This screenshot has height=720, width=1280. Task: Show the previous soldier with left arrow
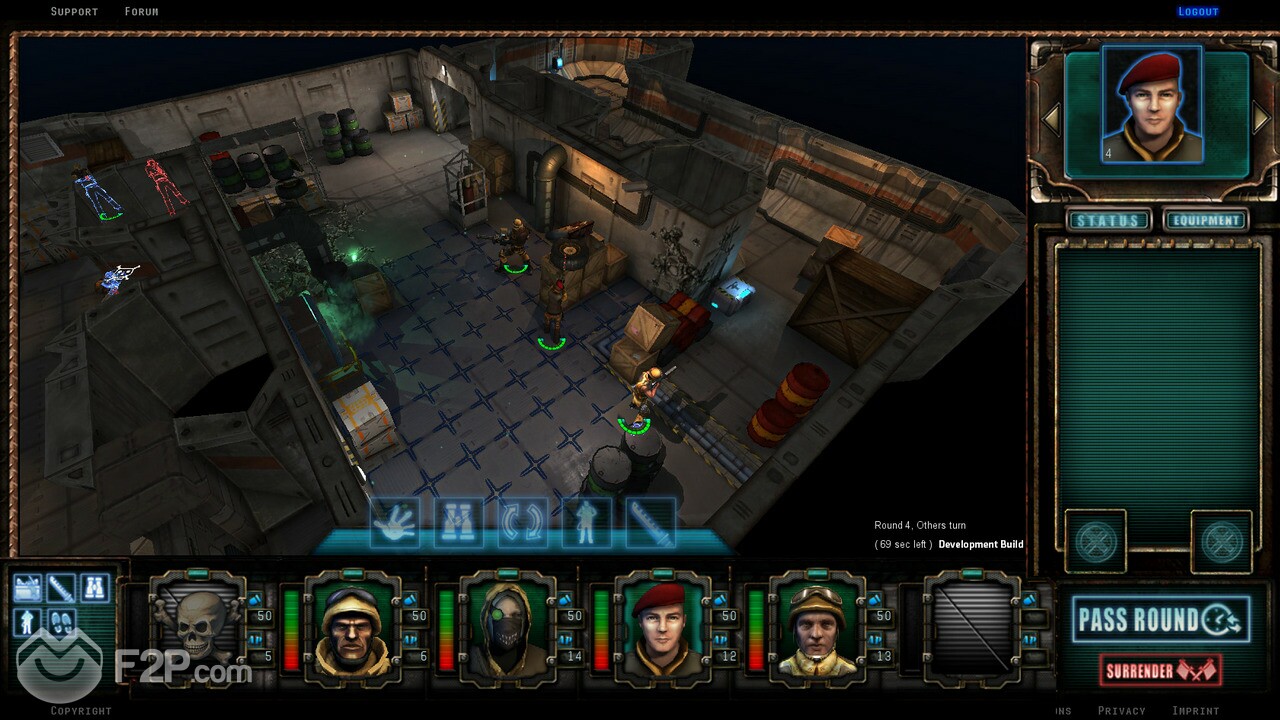click(1051, 120)
